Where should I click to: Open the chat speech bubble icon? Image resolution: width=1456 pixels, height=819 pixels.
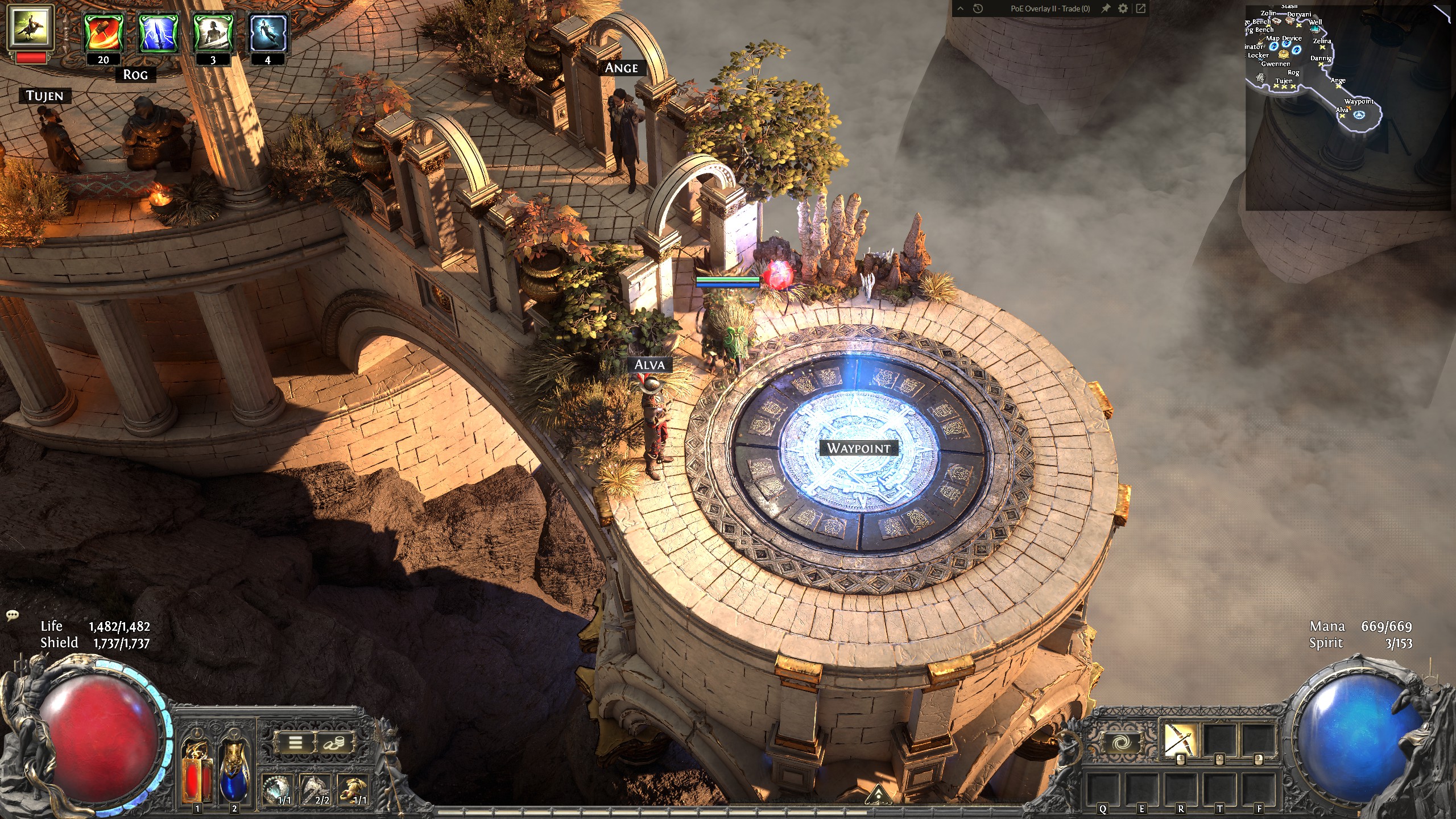(x=13, y=615)
